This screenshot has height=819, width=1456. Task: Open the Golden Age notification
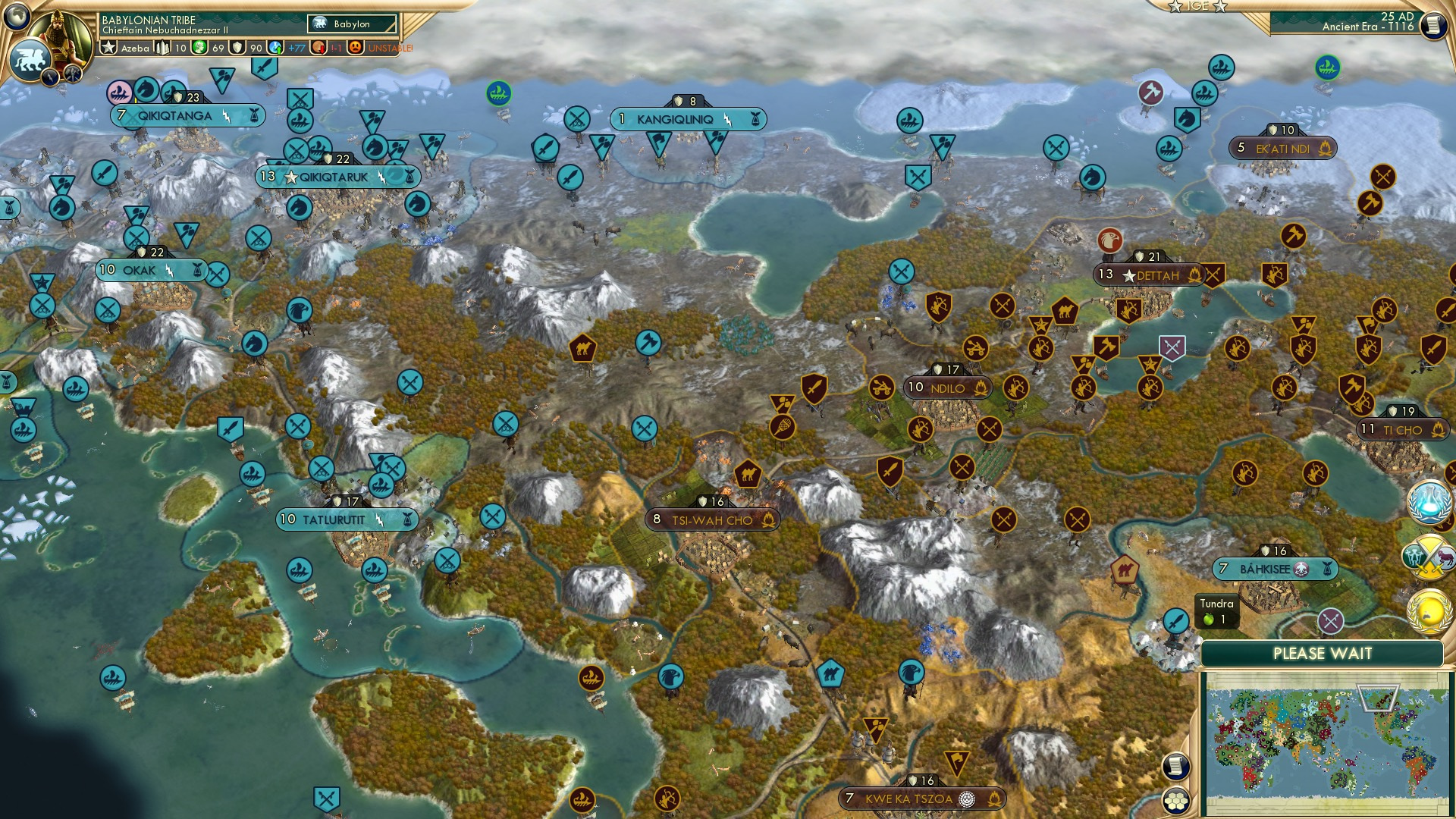1429,611
